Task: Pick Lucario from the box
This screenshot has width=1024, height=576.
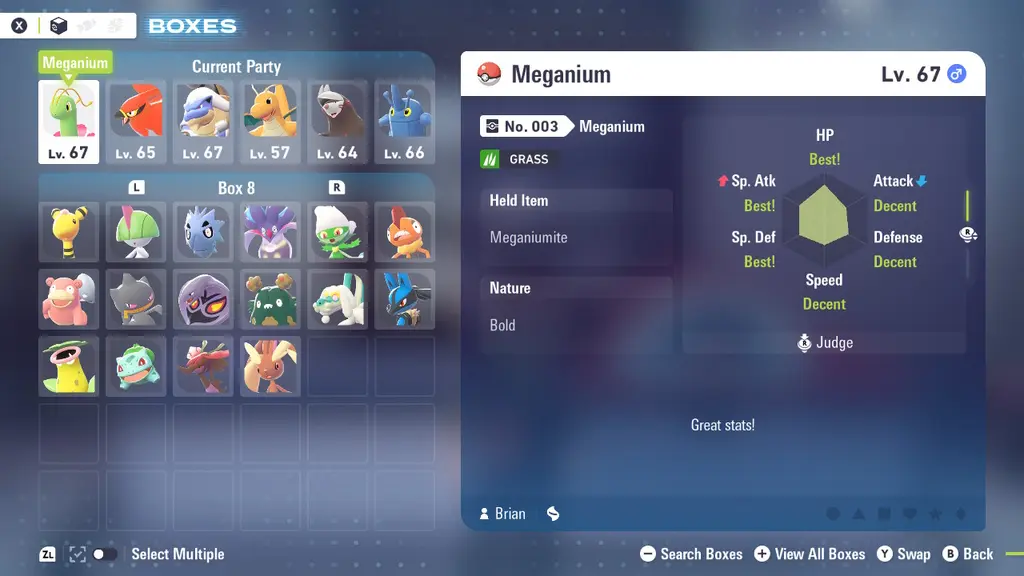Action: [x=404, y=298]
